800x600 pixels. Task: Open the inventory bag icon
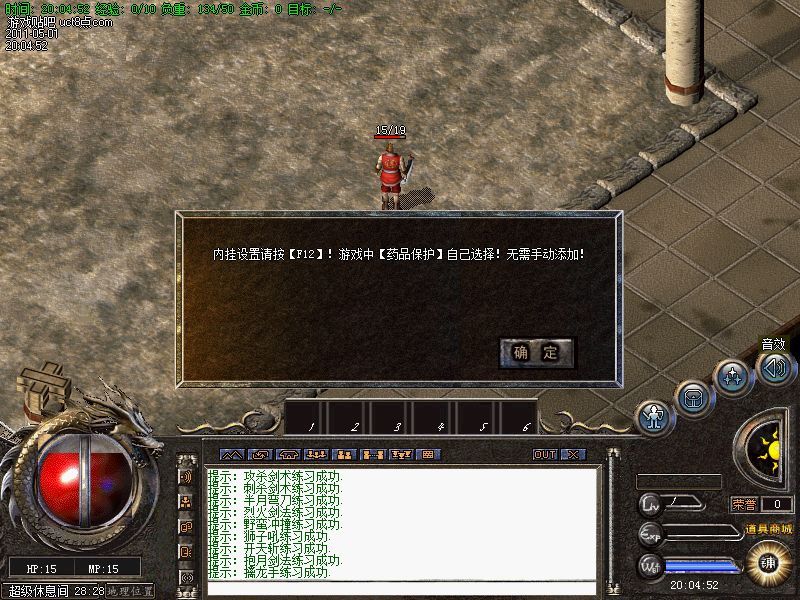coord(692,396)
